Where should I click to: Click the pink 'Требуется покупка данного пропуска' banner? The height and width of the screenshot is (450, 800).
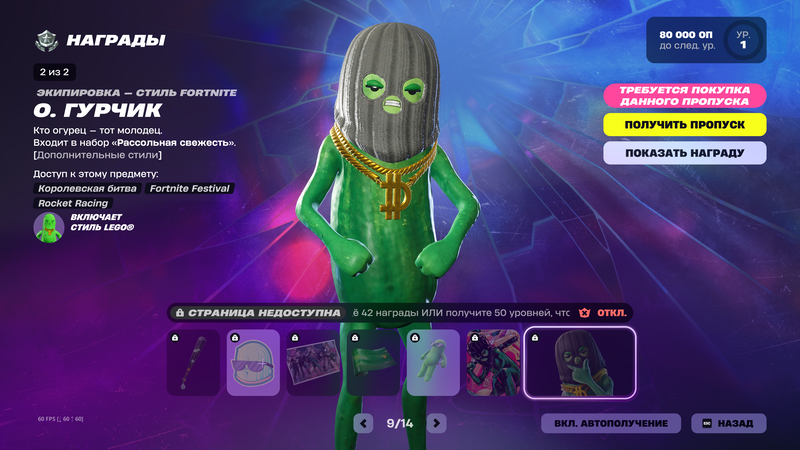(685, 95)
